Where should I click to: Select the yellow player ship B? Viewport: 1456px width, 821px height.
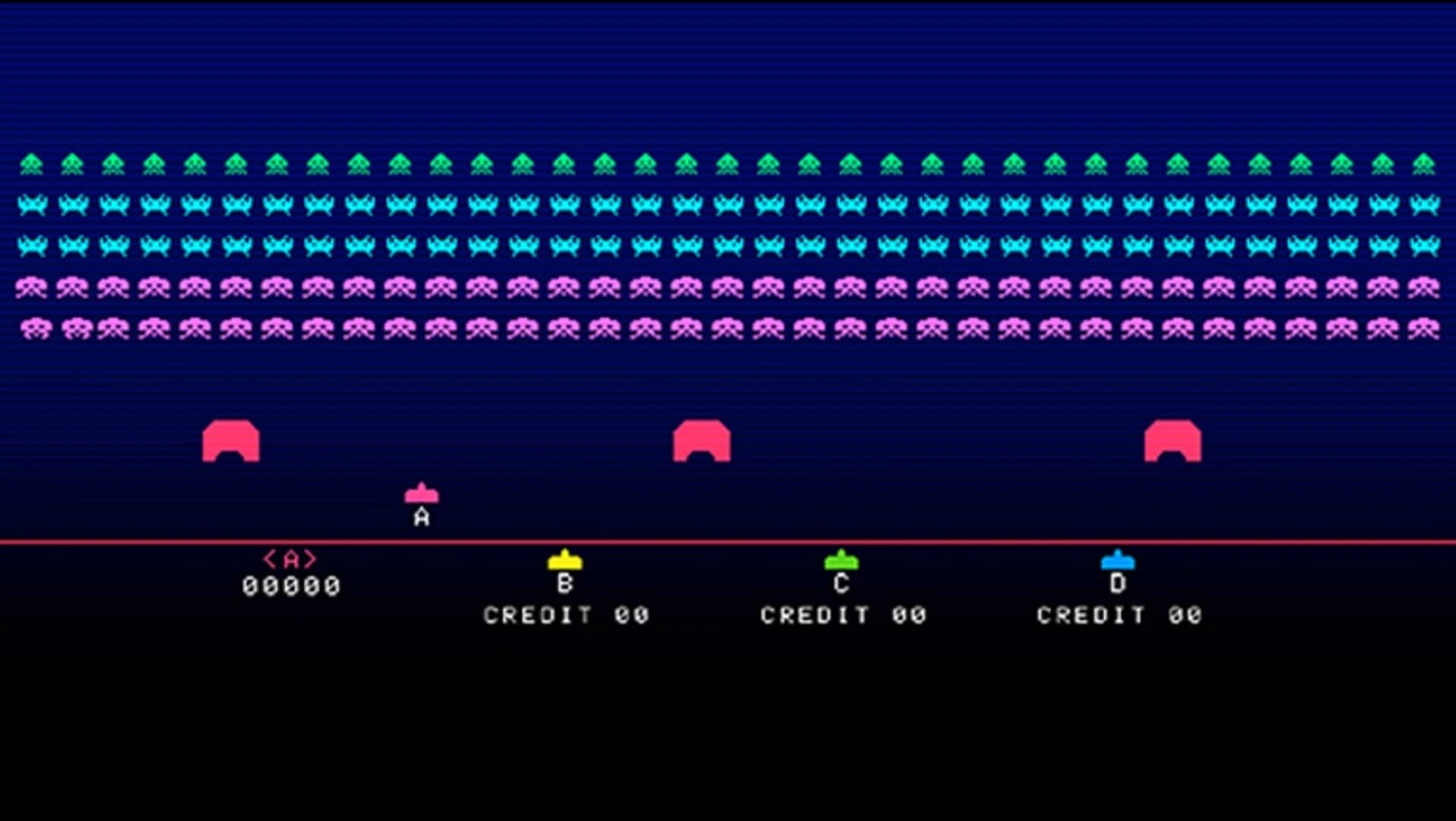coord(565,561)
